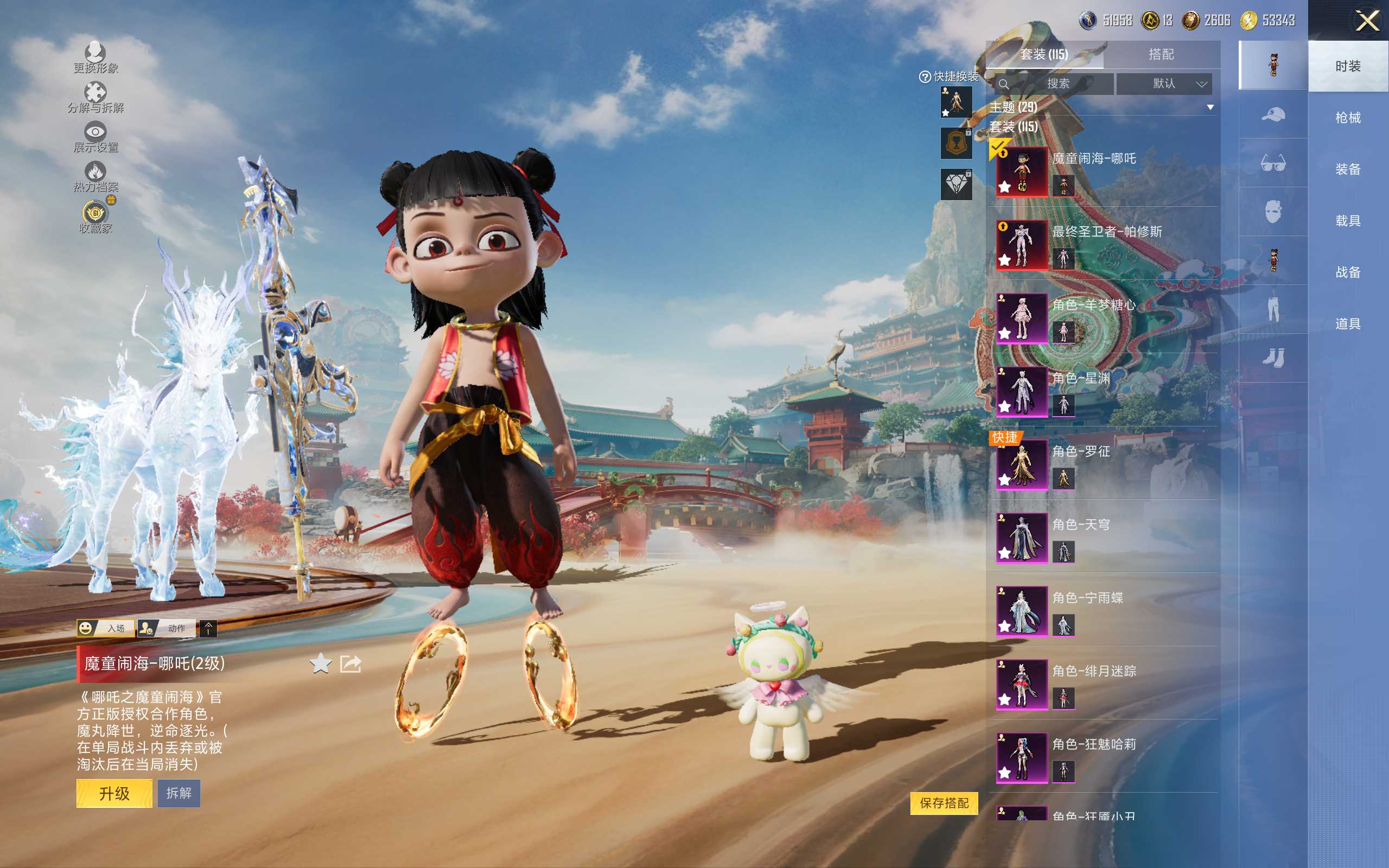Switch to the 搭配 tab
The image size is (1389, 868).
click(x=1161, y=55)
